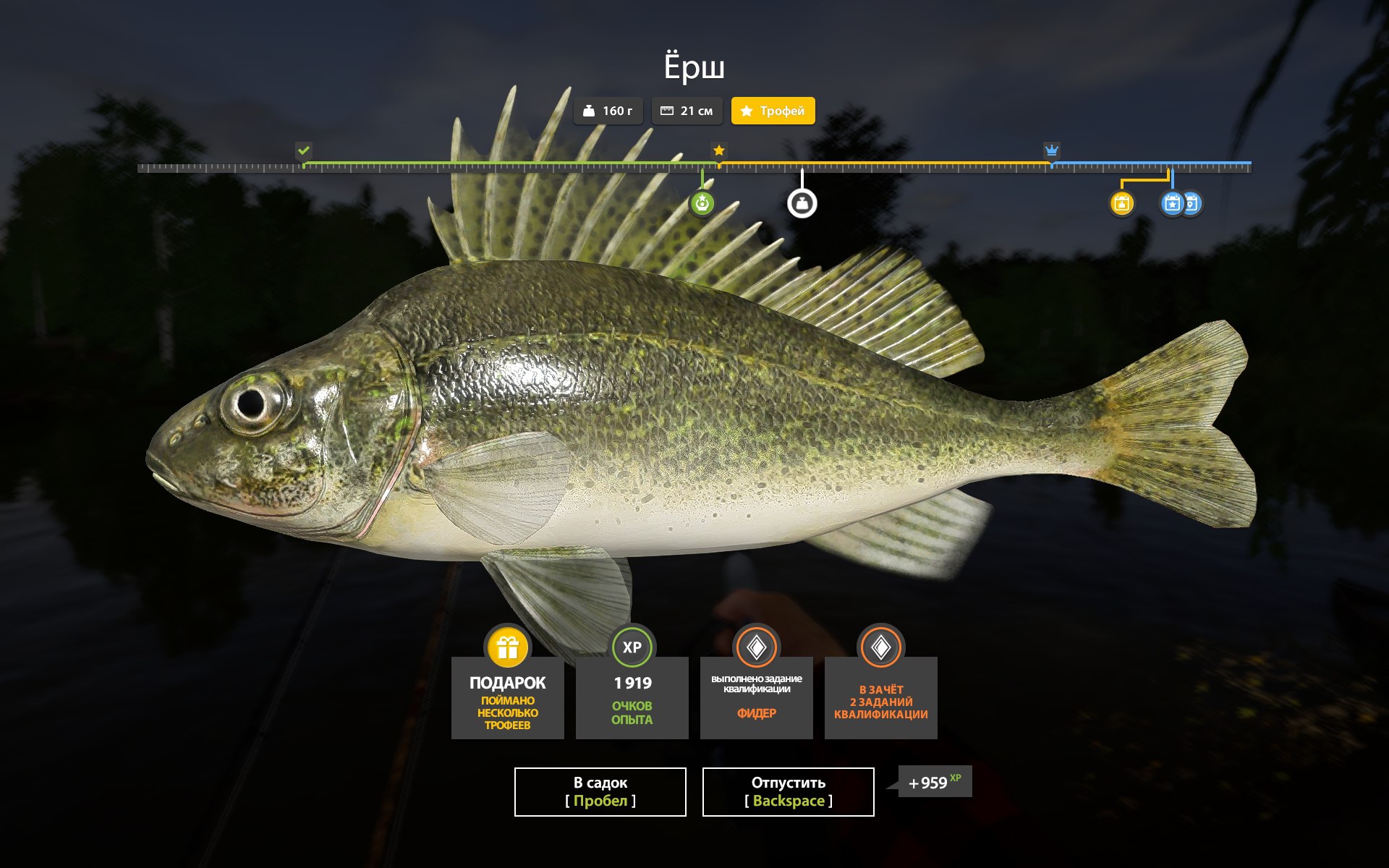
Task: Click the green marker icon under the scale
Action: coord(702,203)
